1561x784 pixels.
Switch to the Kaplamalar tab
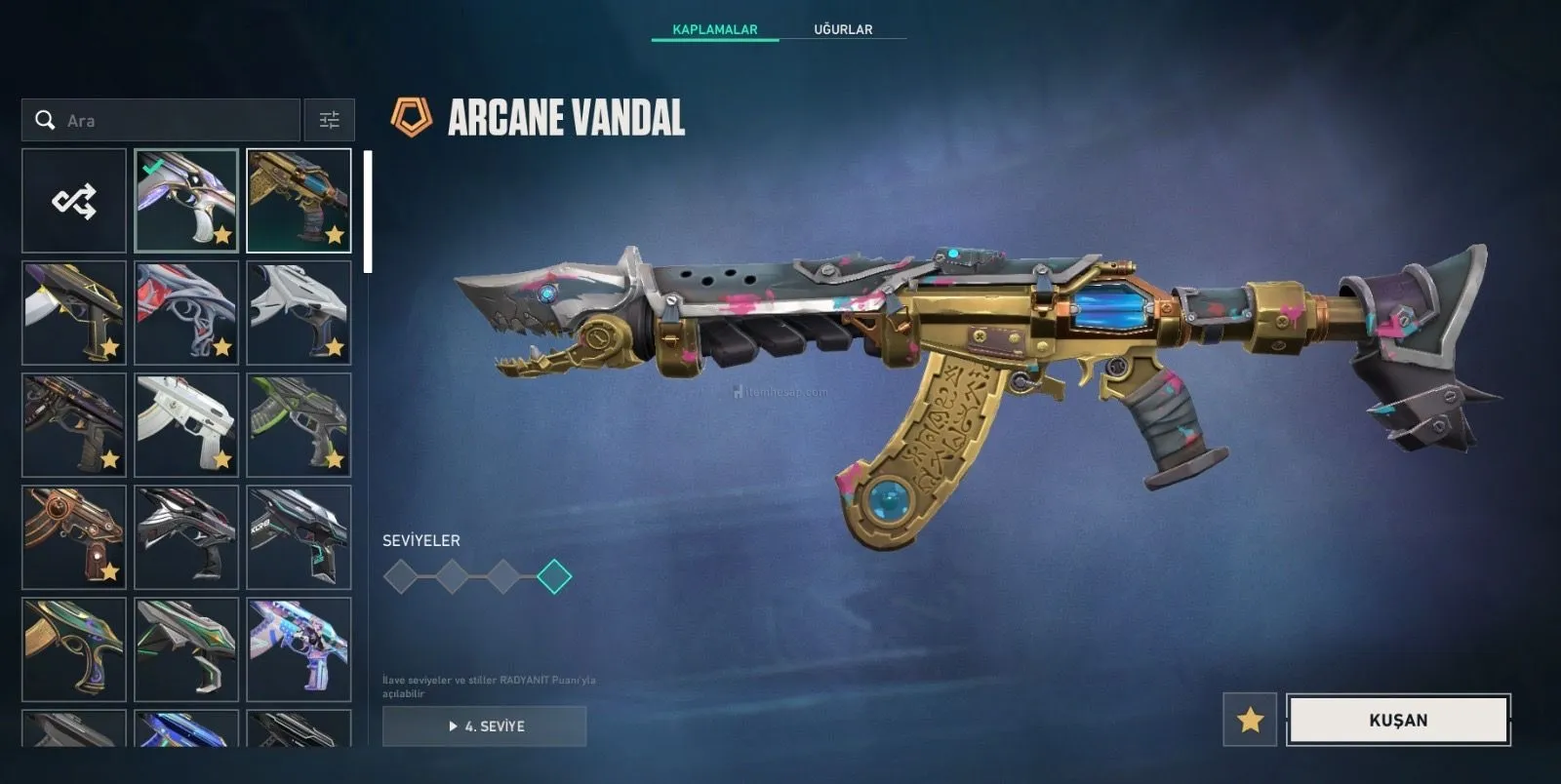(714, 29)
